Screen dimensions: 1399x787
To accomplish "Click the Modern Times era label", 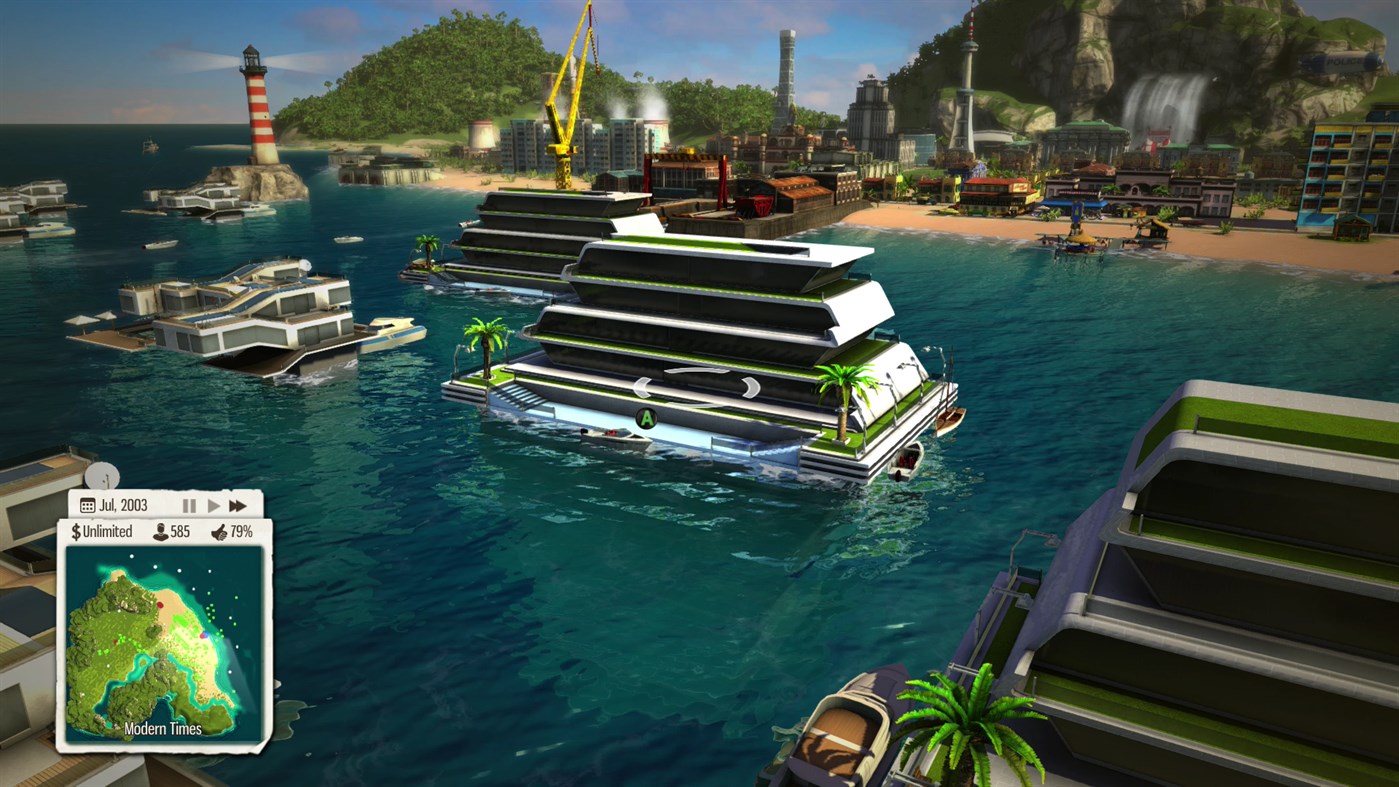I will click(163, 727).
